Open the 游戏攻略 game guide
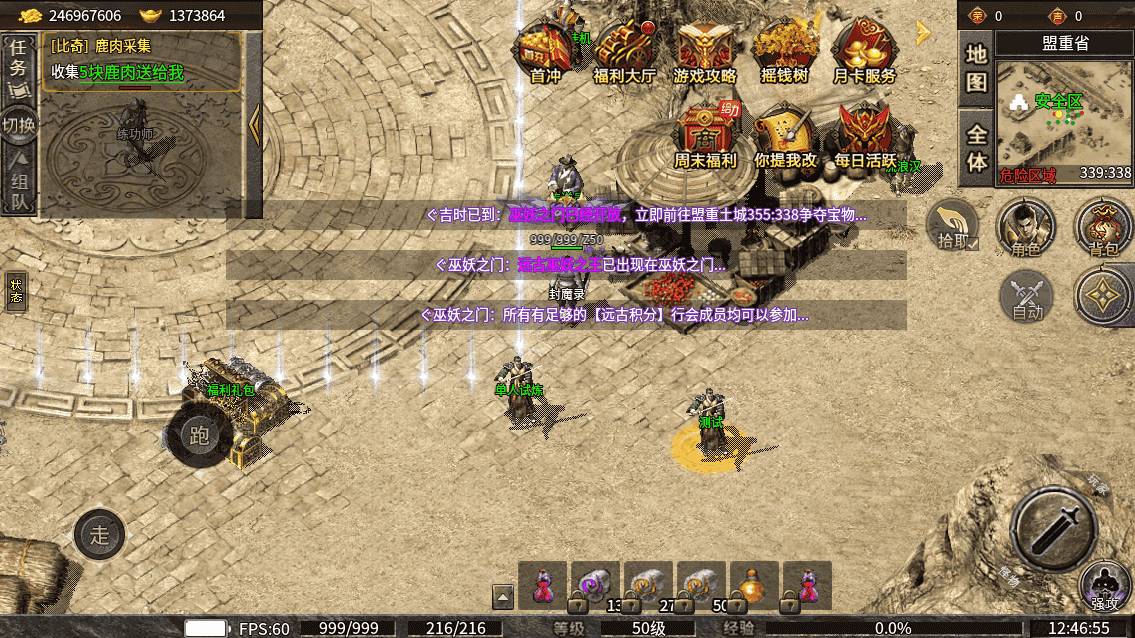The height and width of the screenshot is (638, 1135). [x=704, y=50]
